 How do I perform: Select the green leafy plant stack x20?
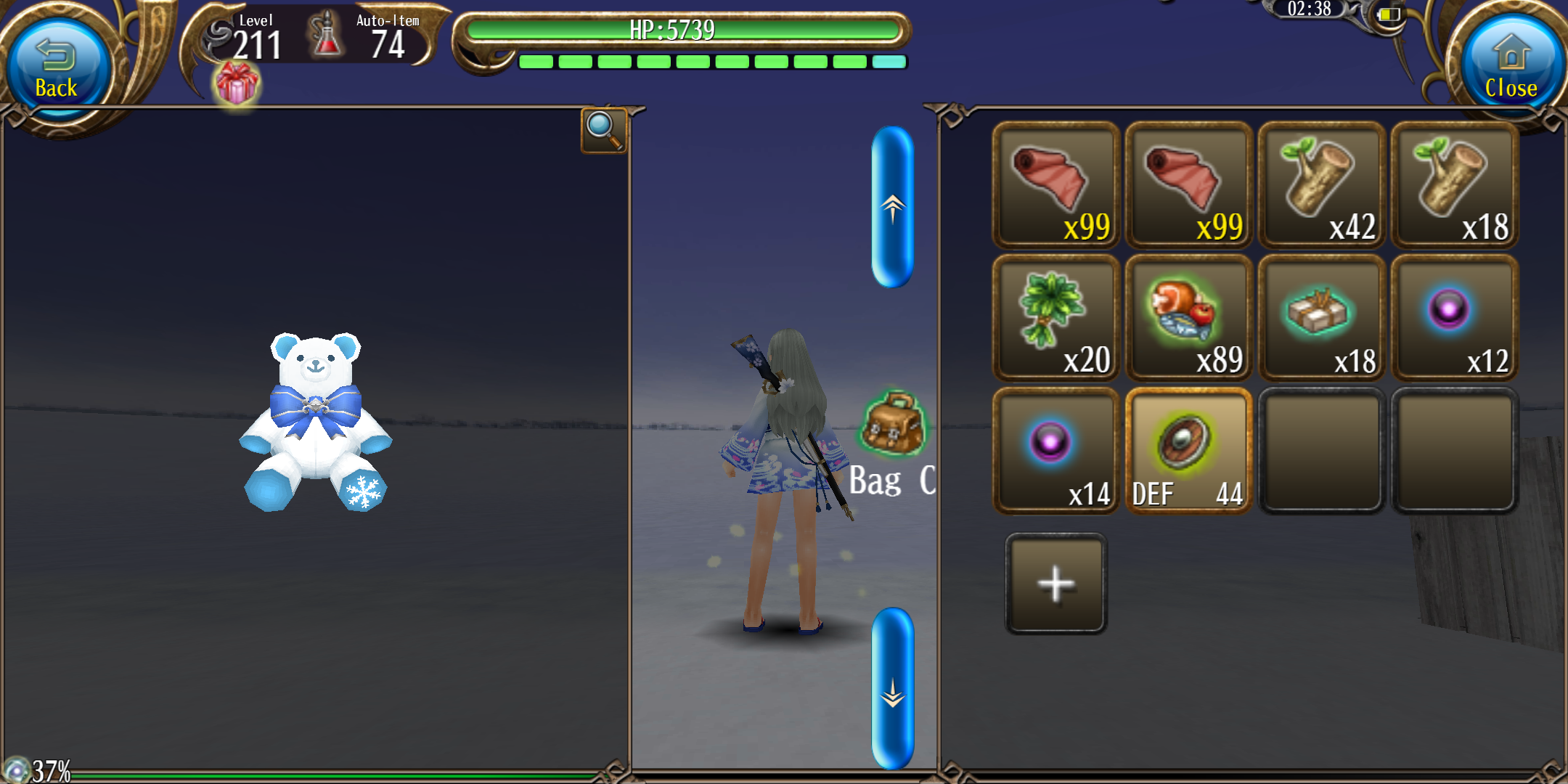point(1055,318)
